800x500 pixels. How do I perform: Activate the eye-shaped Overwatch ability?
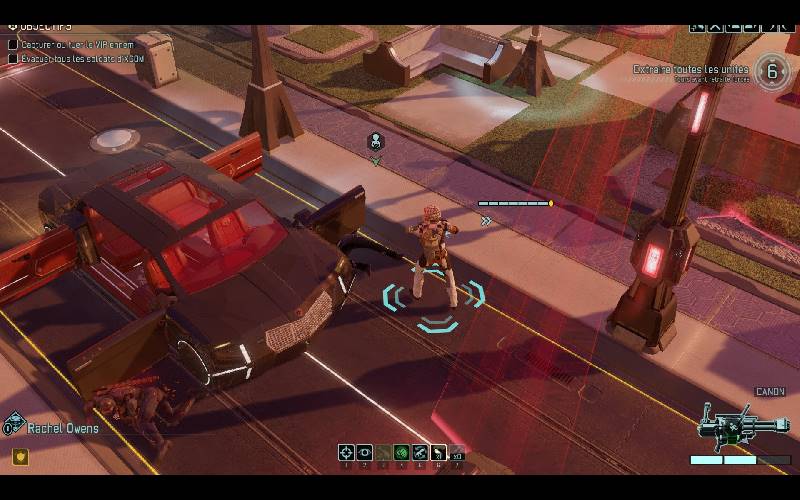click(364, 453)
